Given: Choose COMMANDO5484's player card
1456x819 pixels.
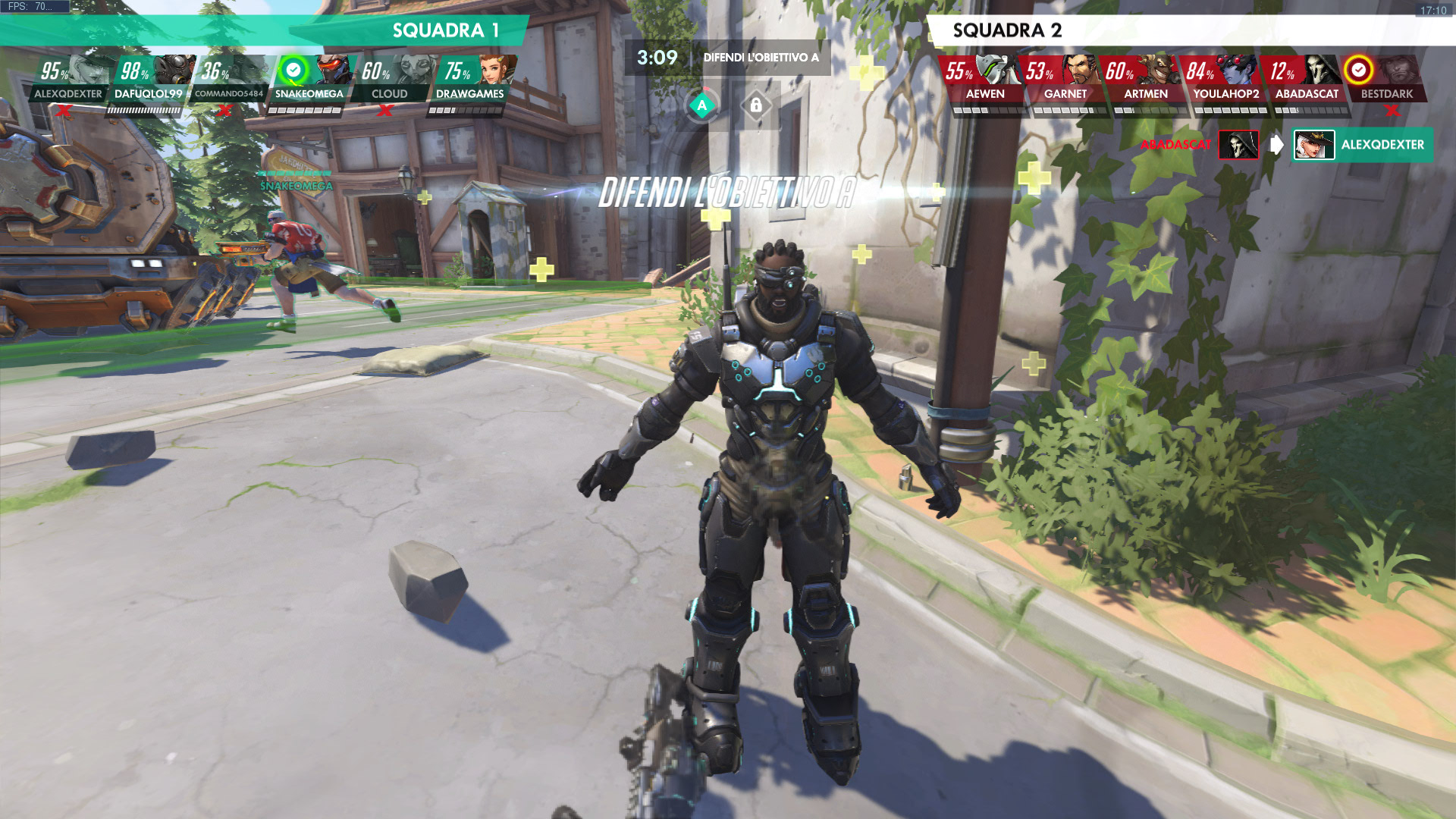Looking at the screenshot, I should pyautogui.click(x=229, y=79).
